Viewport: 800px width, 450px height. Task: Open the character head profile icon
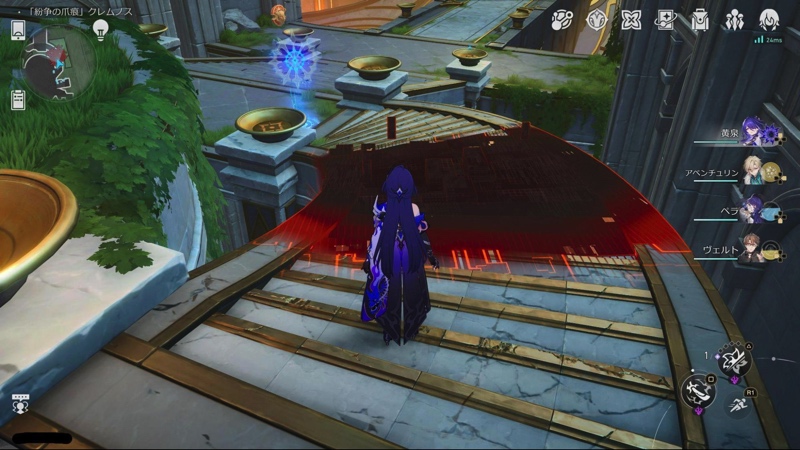point(769,19)
